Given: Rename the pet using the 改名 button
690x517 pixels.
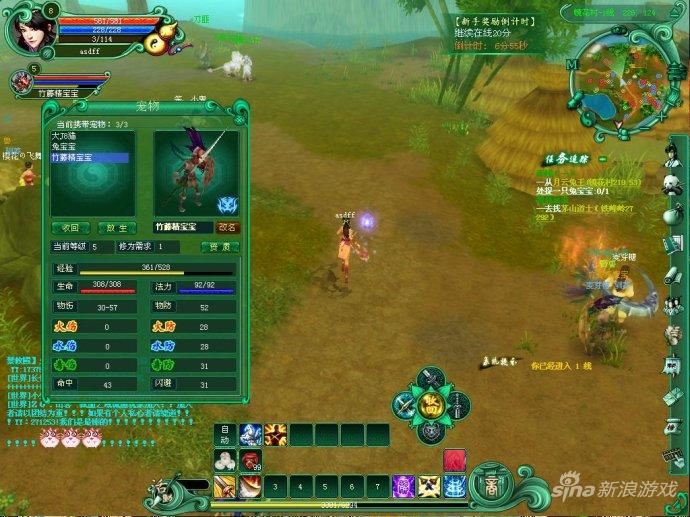Looking at the screenshot, I should pyautogui.click(x=228, y=227).
